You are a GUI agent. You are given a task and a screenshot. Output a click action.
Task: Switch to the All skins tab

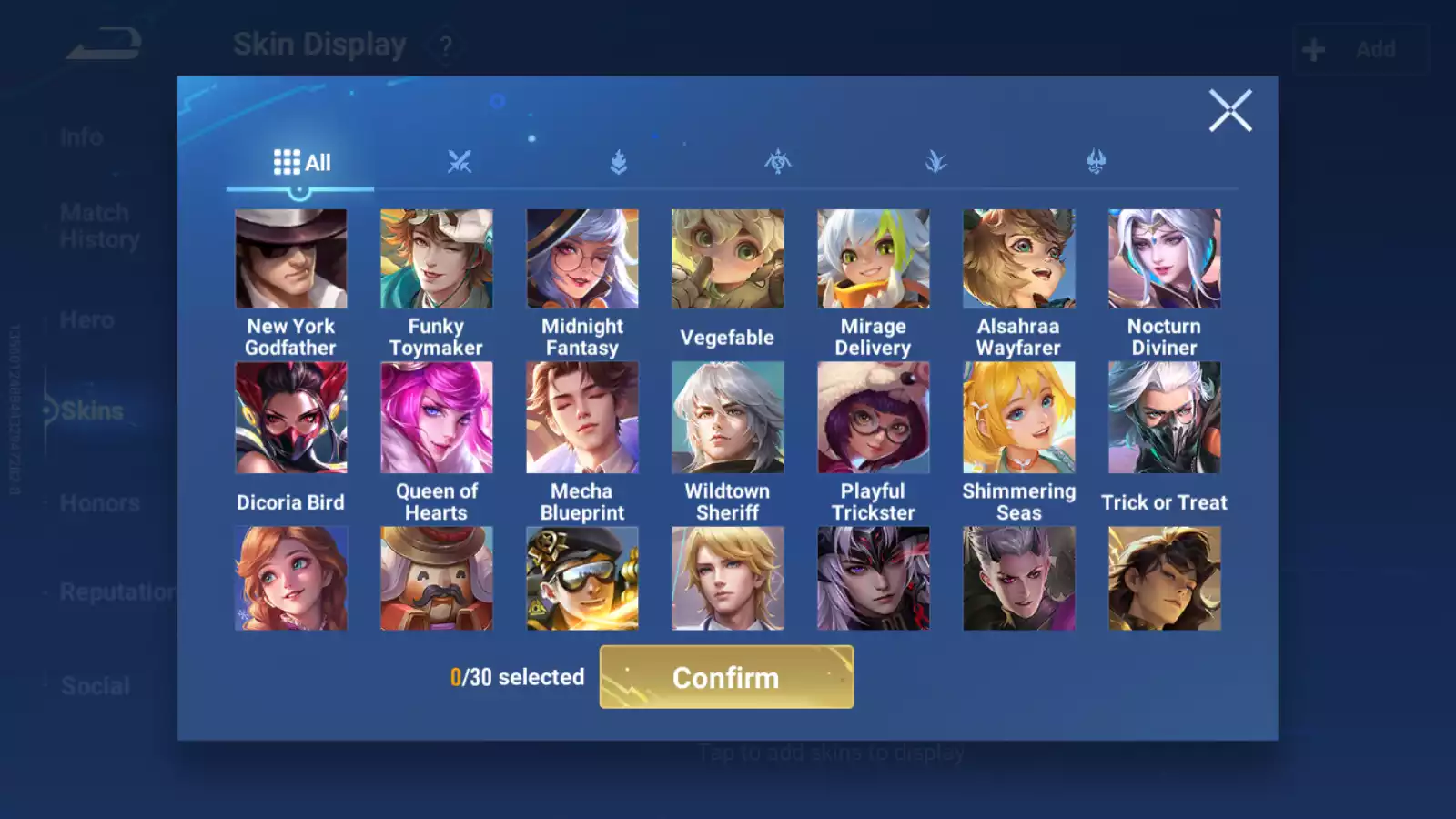click(x=301, y=163)
